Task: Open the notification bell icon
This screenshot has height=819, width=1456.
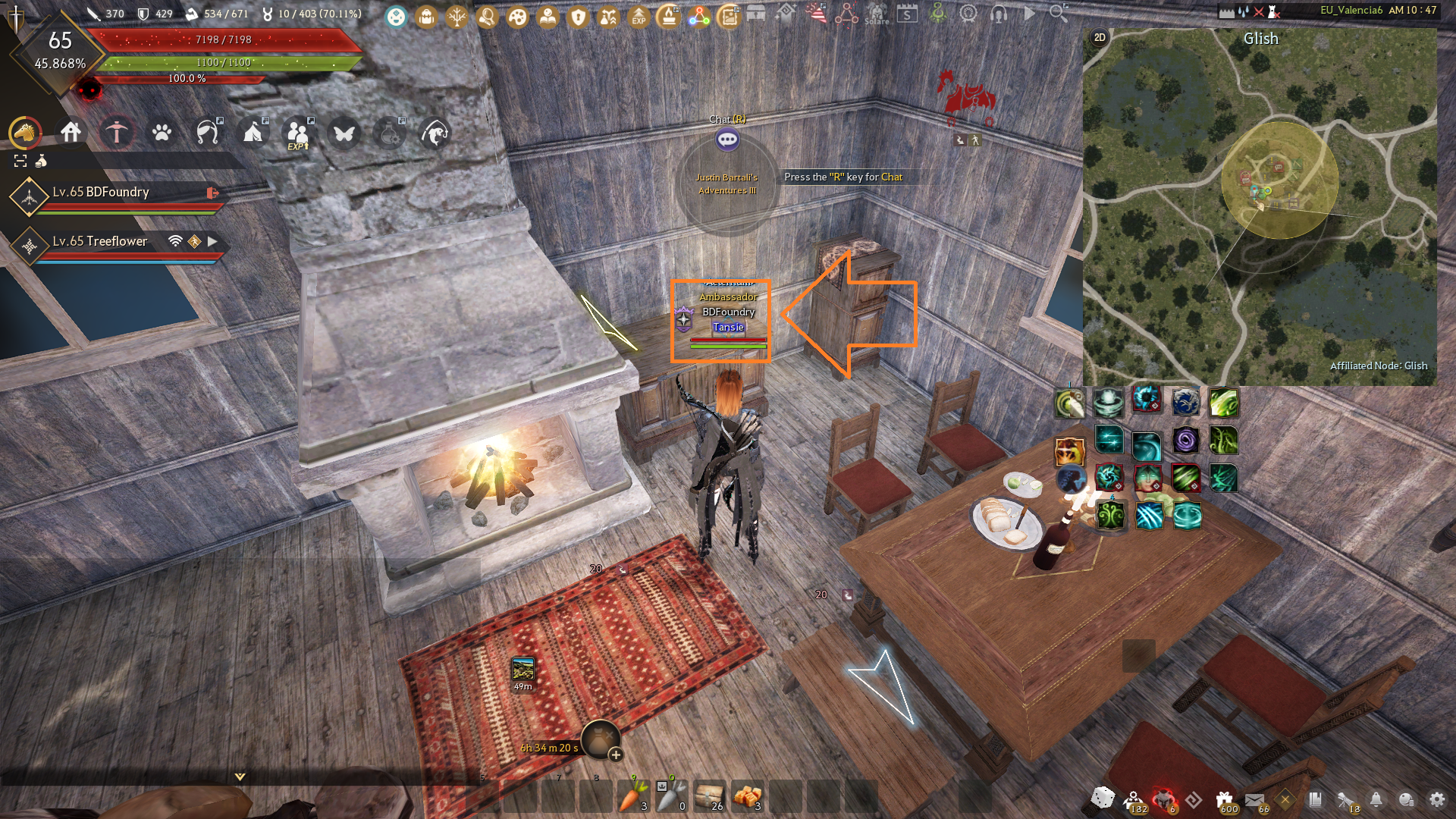Action: (1376, 799)
